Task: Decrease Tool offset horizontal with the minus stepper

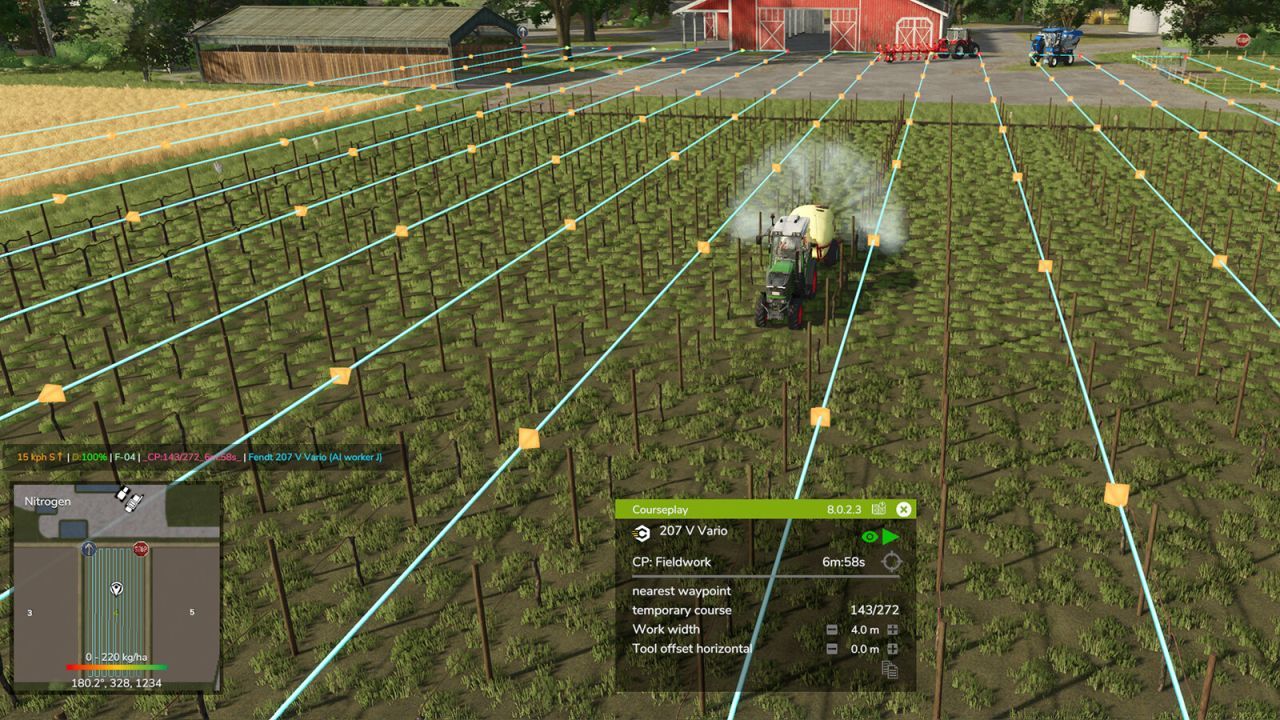Action: [832, 648]
